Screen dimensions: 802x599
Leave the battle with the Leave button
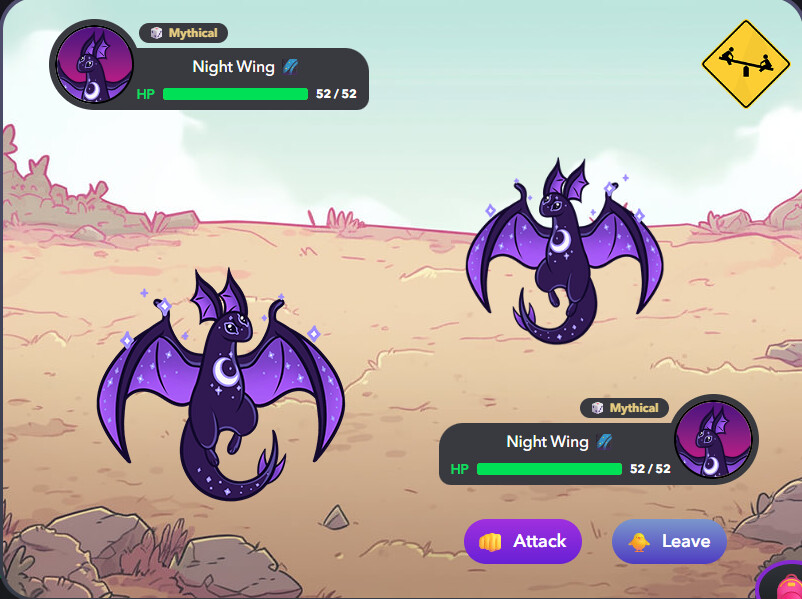pos(669,541)
